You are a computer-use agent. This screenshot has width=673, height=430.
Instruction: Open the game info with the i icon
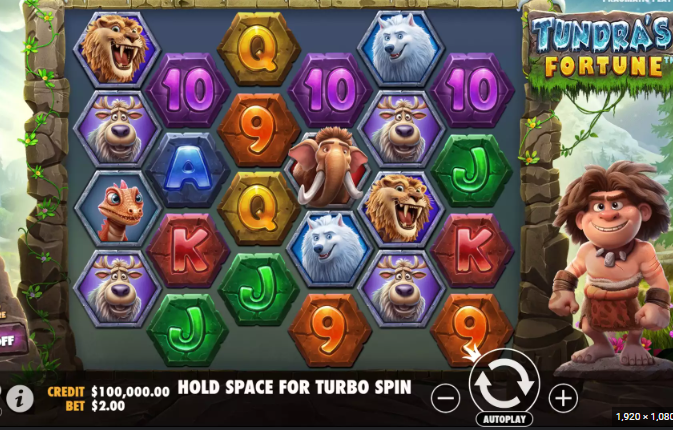[17, 399]
